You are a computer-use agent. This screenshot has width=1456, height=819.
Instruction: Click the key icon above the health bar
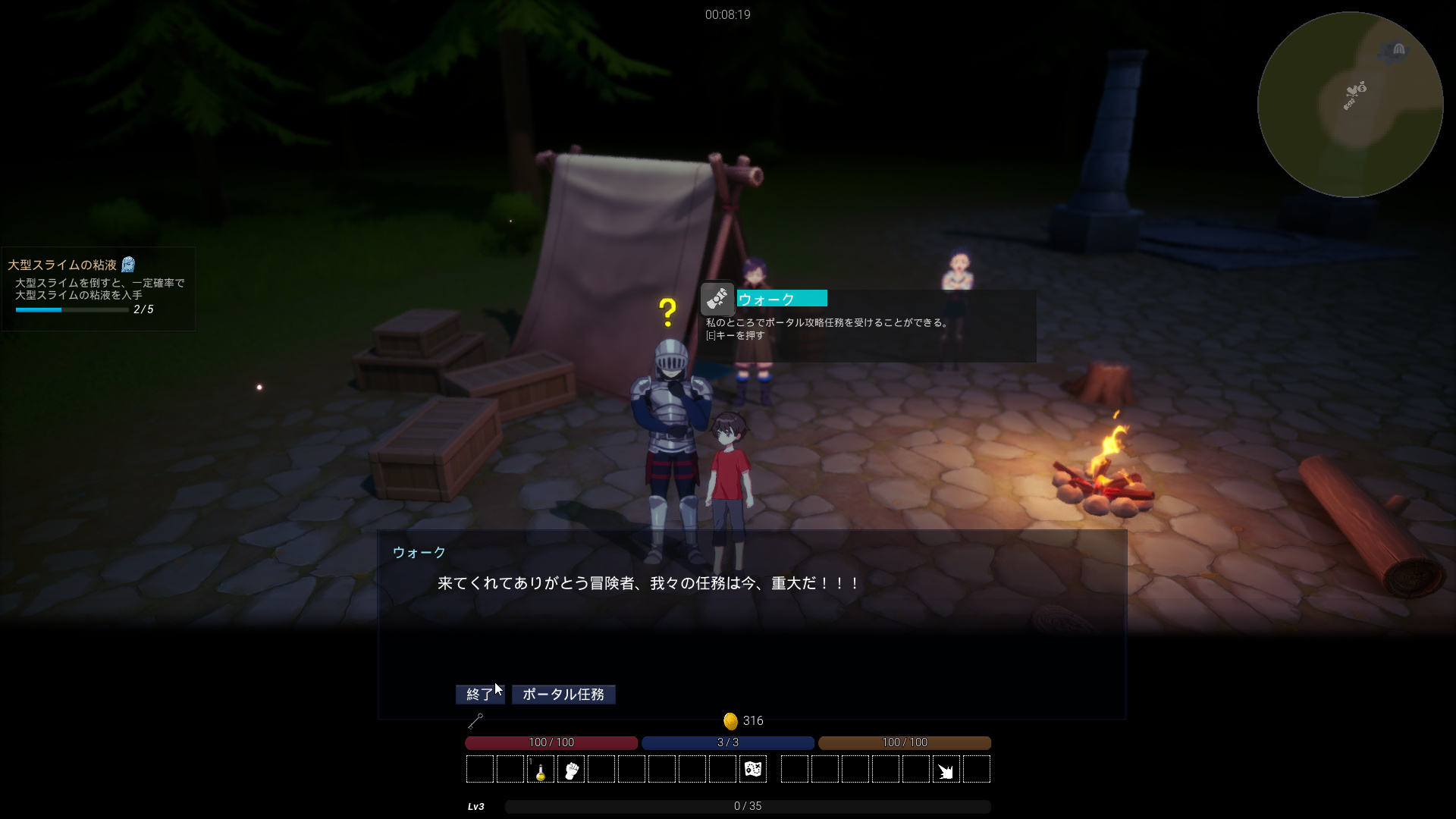point(475,721)
